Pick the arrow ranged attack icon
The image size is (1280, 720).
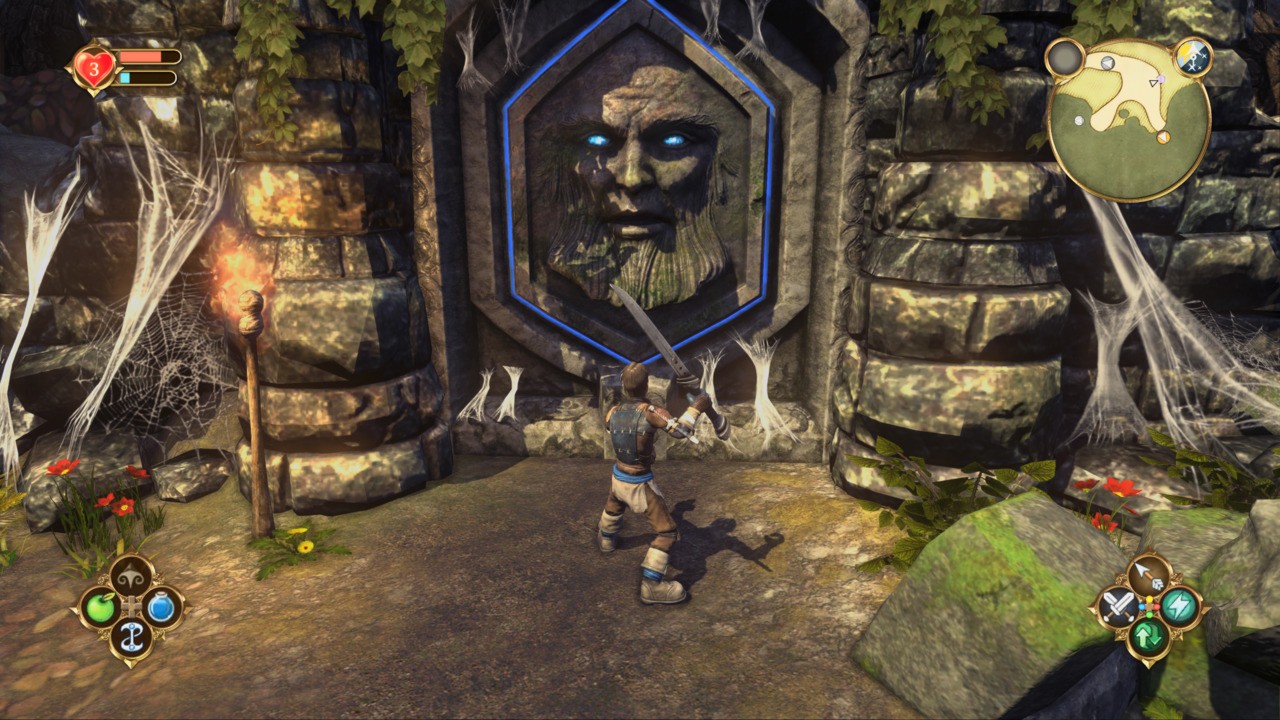click(1149, 575)
